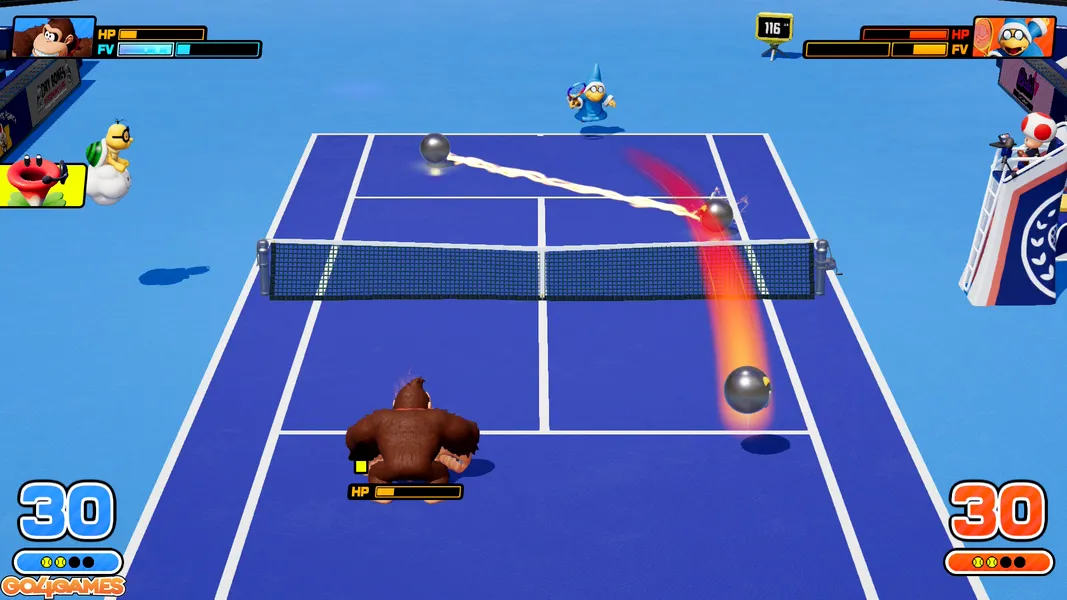Open the GO4GAMES watermark logo
Viewport: 1067px width, 600px height.
63,587
